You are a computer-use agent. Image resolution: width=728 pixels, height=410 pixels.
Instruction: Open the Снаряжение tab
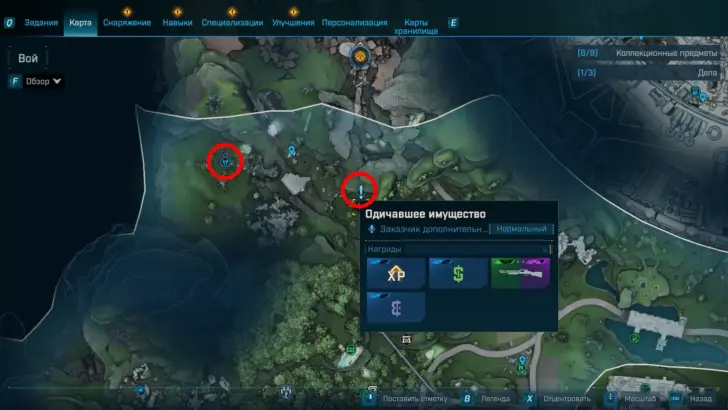(x=127, y=22)
